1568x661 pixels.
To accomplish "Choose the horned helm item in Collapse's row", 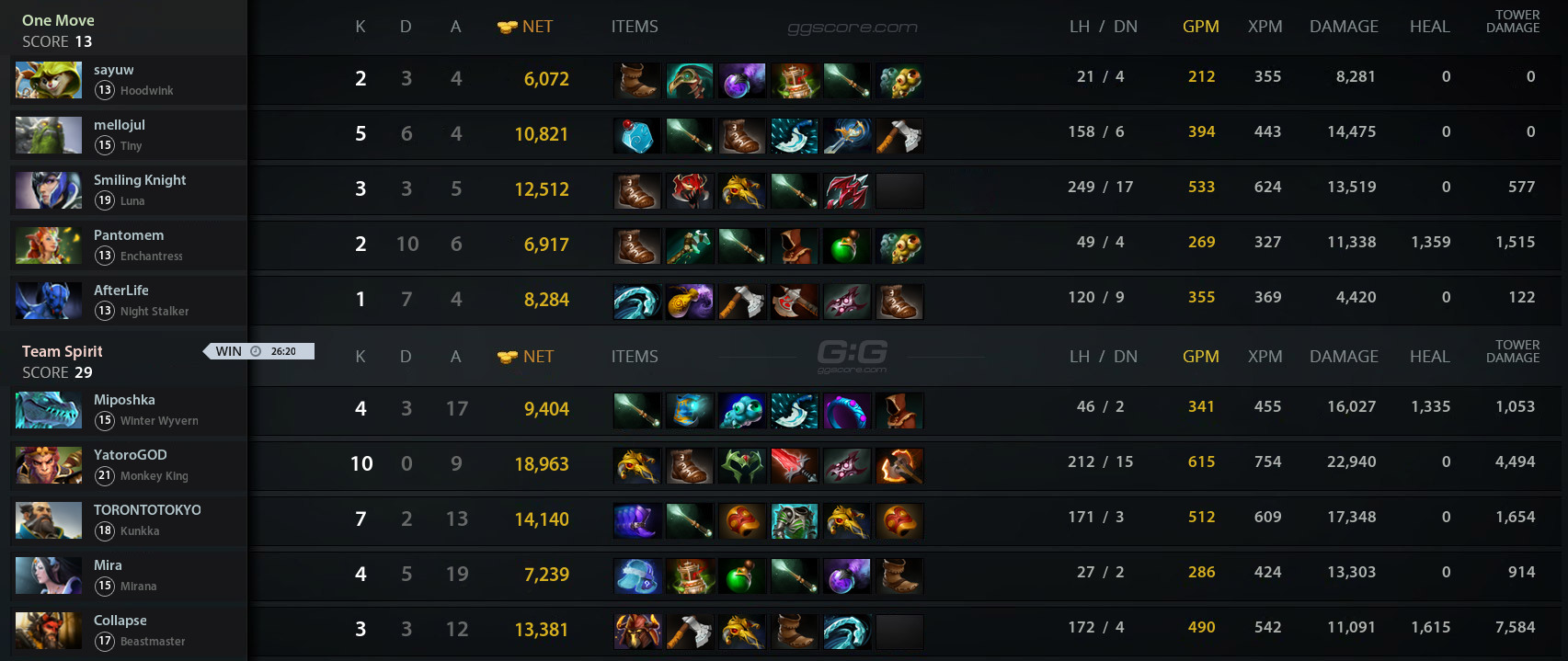I will 636,632.
